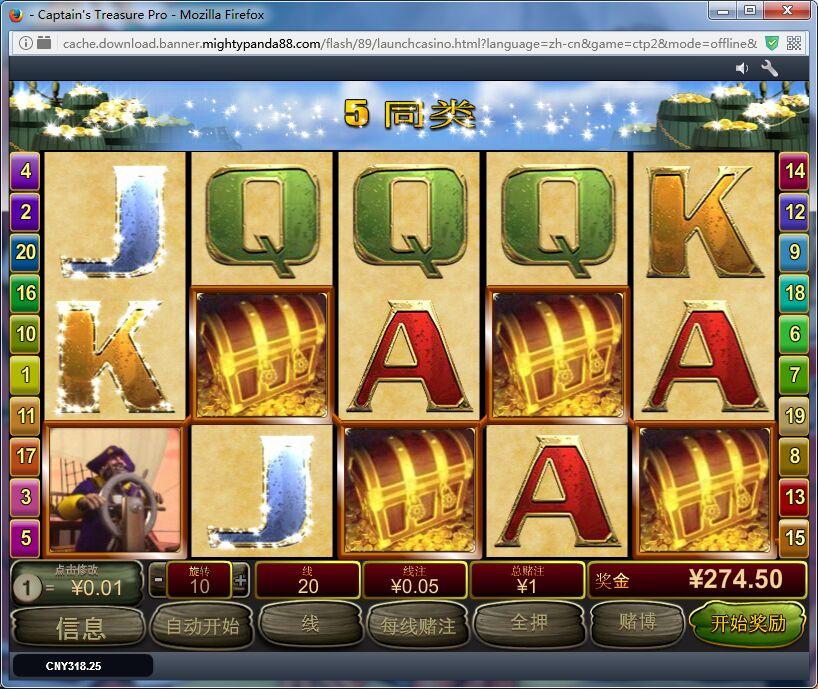The width and height of the screenshot is (818, 689).
Task: Open the 信息 info panel
Action: tap(80, 627)
